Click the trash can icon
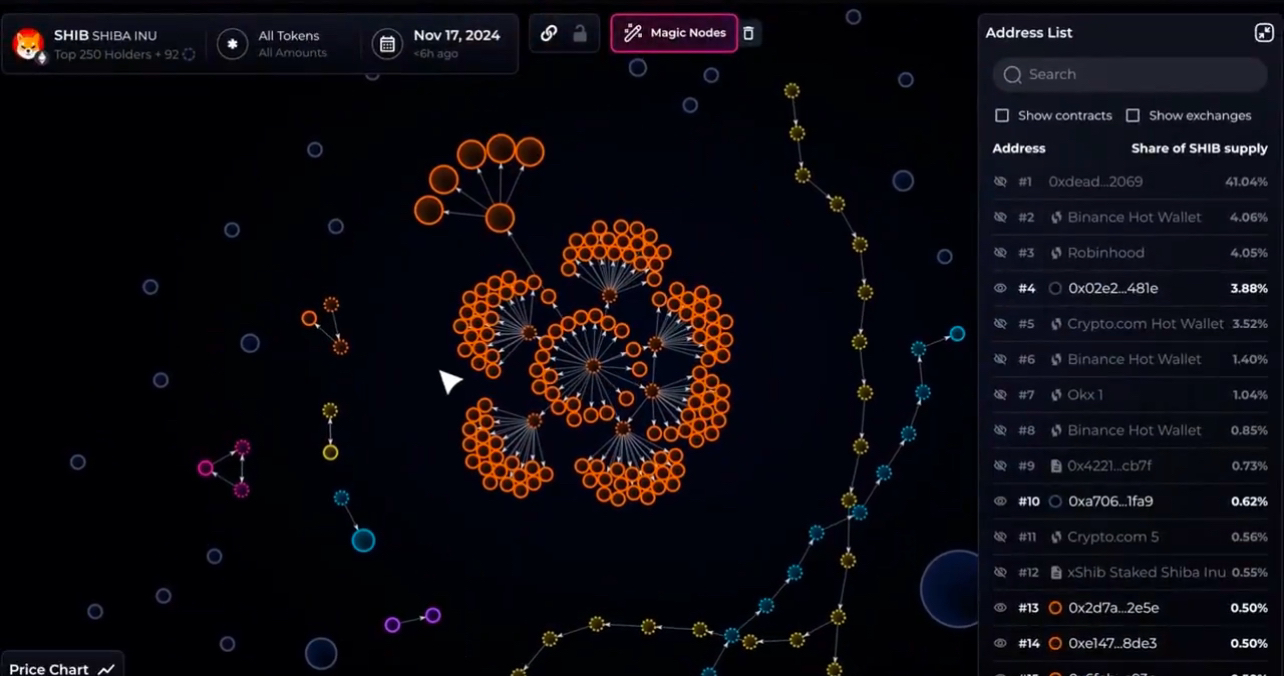Image resolution: width=1284 pixels, height=676 pixels. (748, 33)
